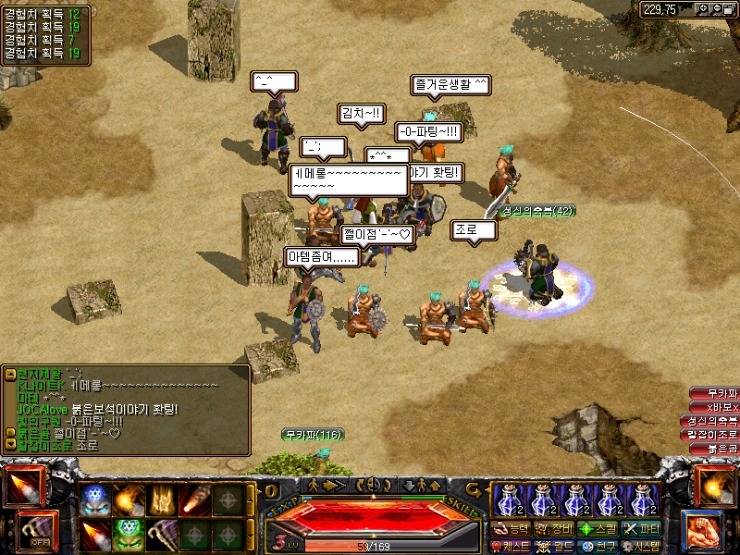Open the 스킬 (skill) window

598,527
